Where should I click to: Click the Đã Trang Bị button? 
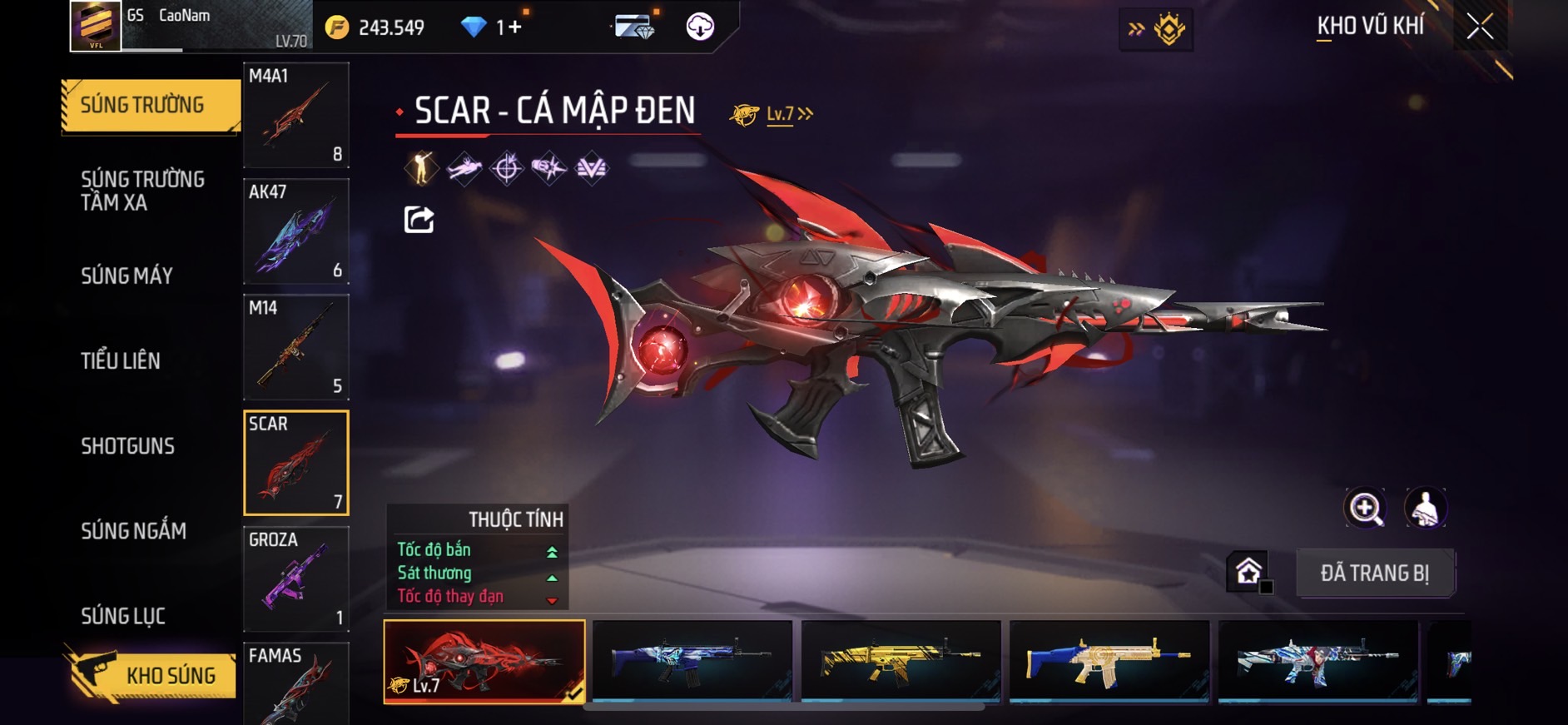pos(1374,573)
